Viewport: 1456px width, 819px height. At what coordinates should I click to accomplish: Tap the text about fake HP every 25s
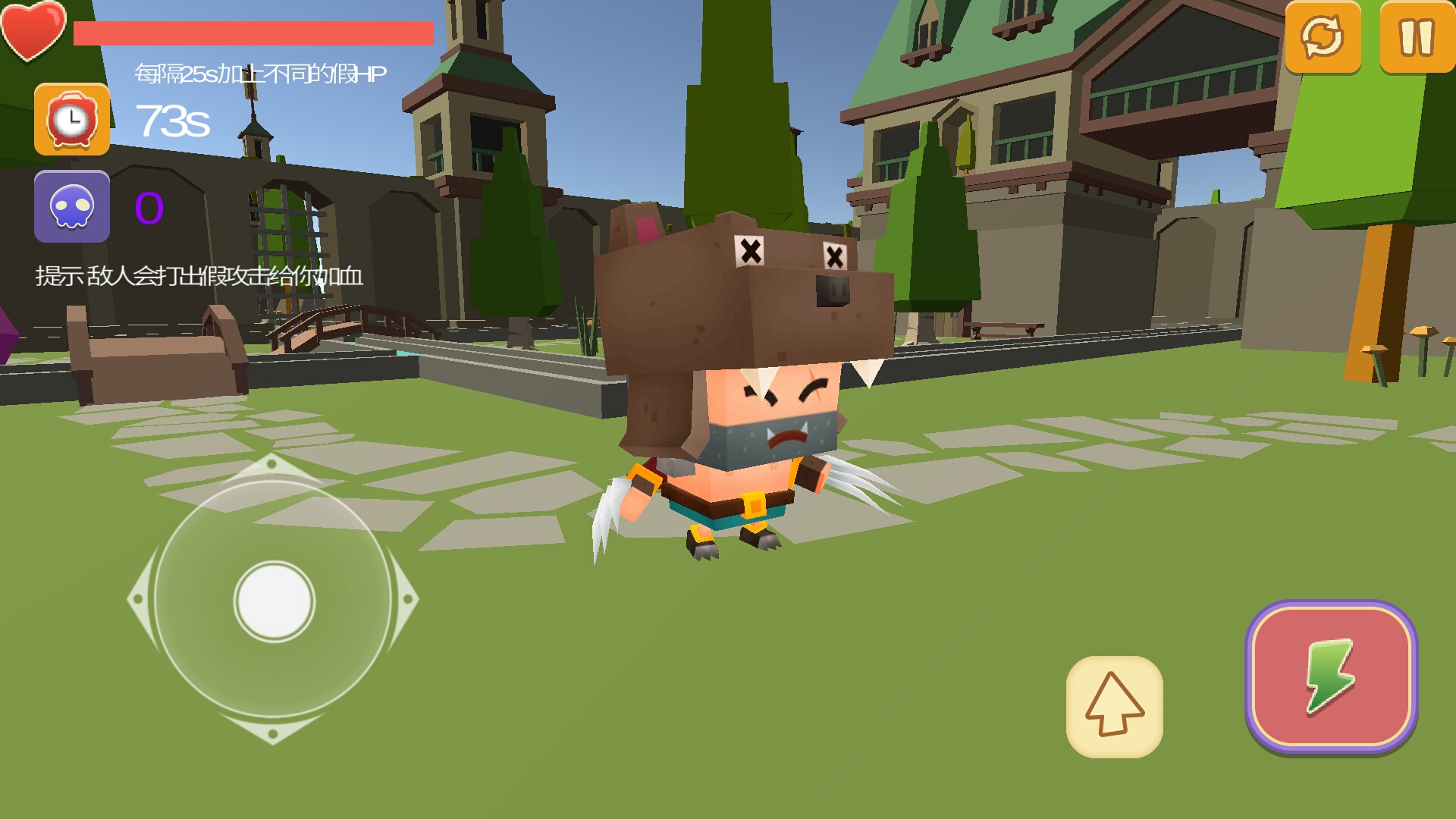tap(260, 74)
